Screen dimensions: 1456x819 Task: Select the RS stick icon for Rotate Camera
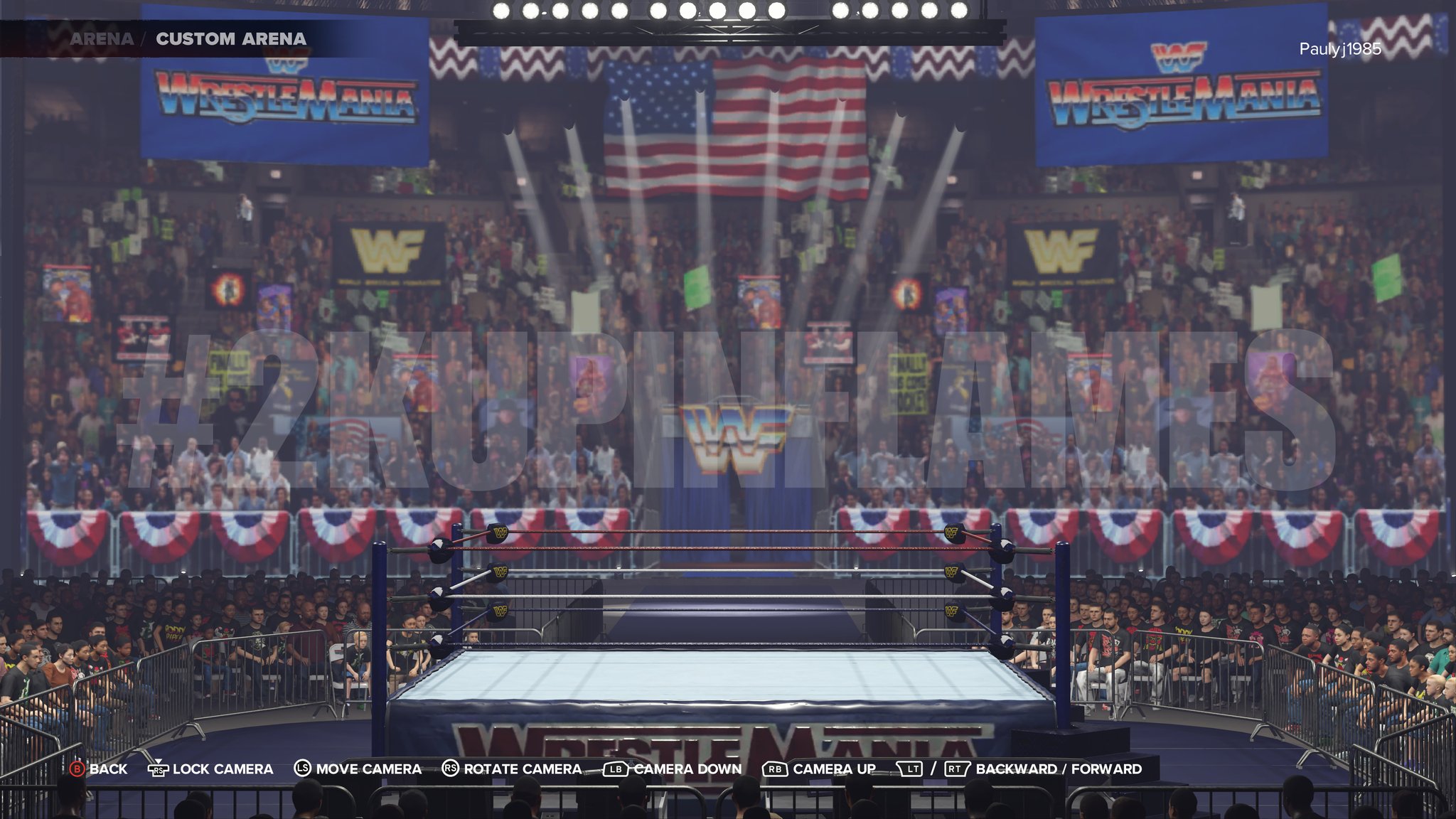(x=449, y=770)
